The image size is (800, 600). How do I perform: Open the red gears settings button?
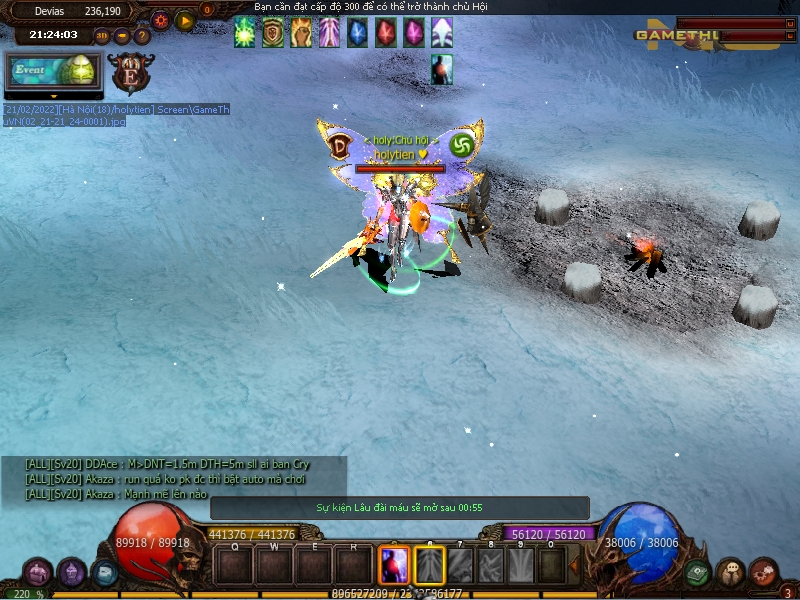tap(763, 573)
